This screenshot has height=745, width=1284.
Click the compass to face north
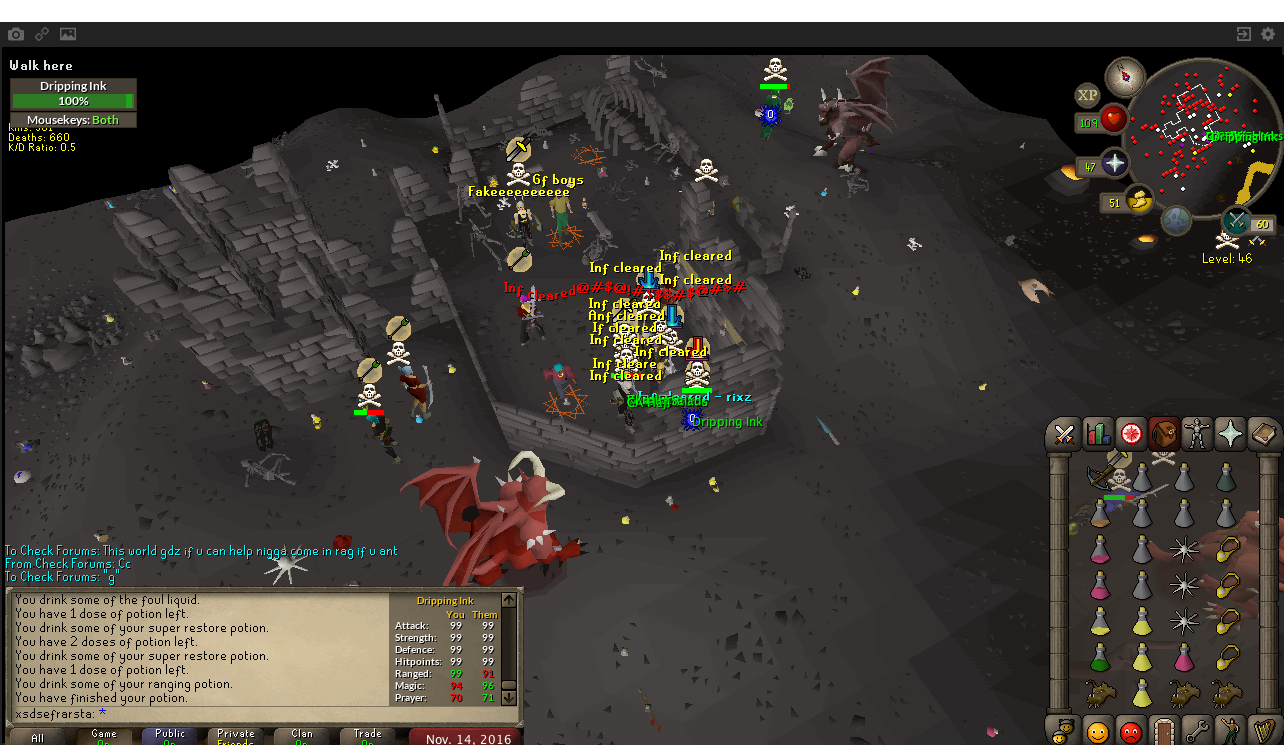pyautogui.click(x=1125, y=77)
